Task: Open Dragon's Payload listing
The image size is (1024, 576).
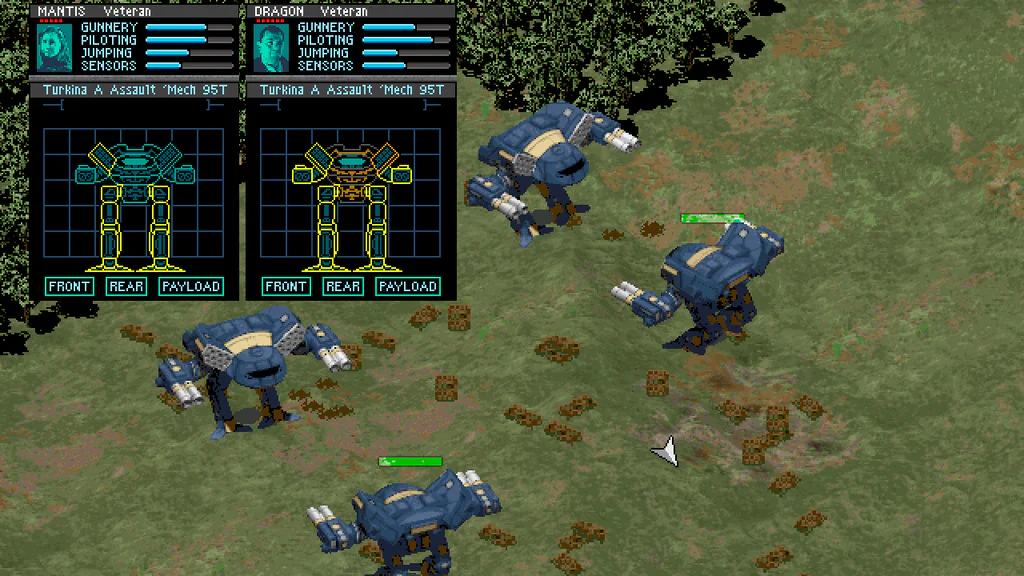Action: point(408,287)
